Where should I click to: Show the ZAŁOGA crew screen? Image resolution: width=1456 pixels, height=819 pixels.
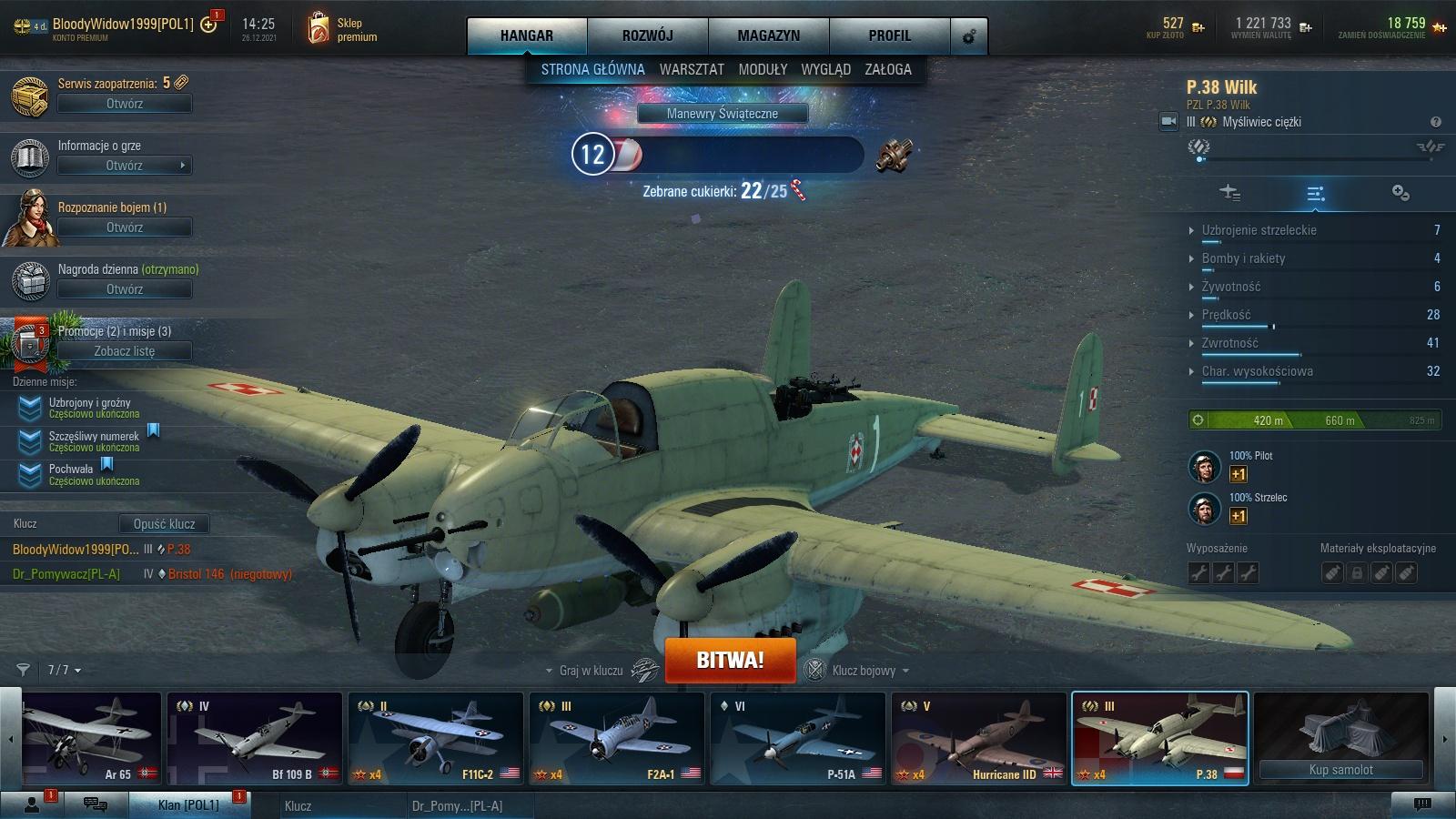[x=887, y=69]
